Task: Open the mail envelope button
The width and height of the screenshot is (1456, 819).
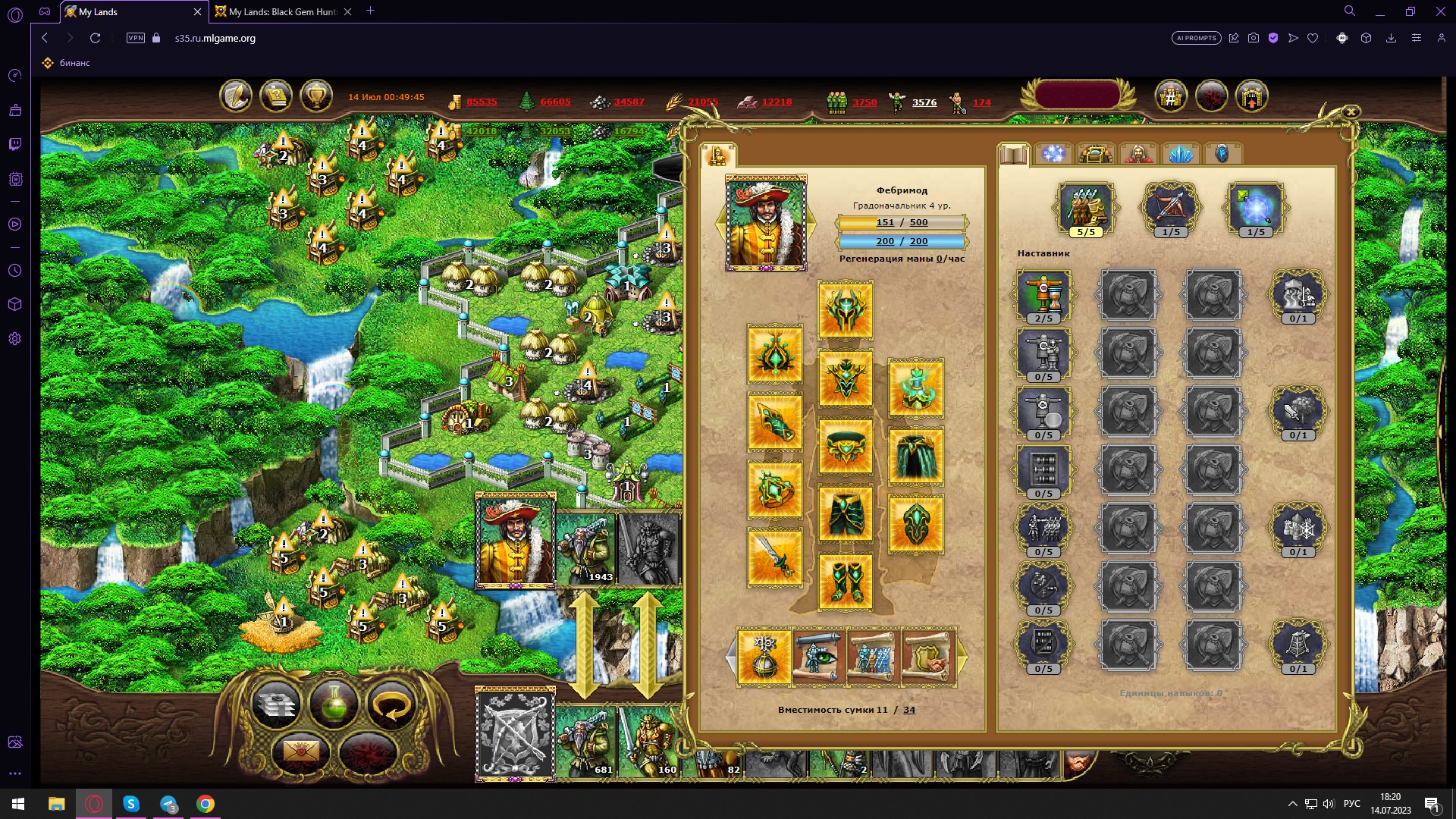Action: 300,752
